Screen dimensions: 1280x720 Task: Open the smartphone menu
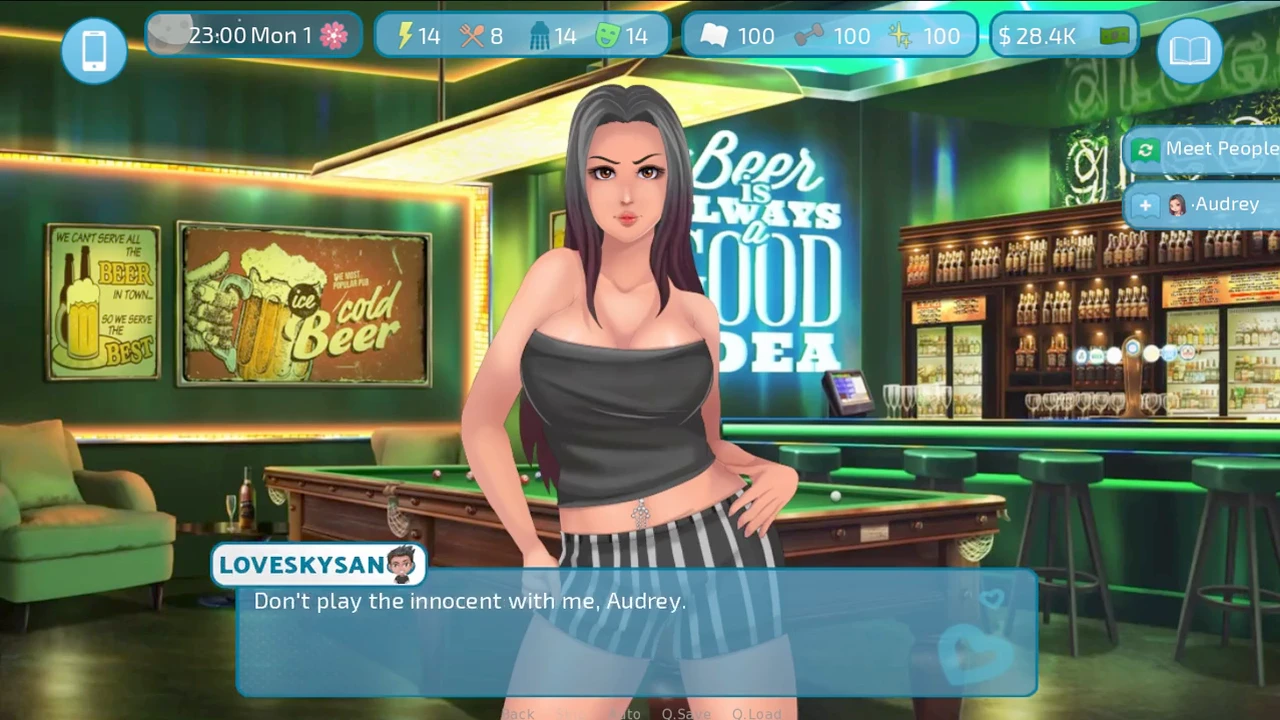click(94, 50)
